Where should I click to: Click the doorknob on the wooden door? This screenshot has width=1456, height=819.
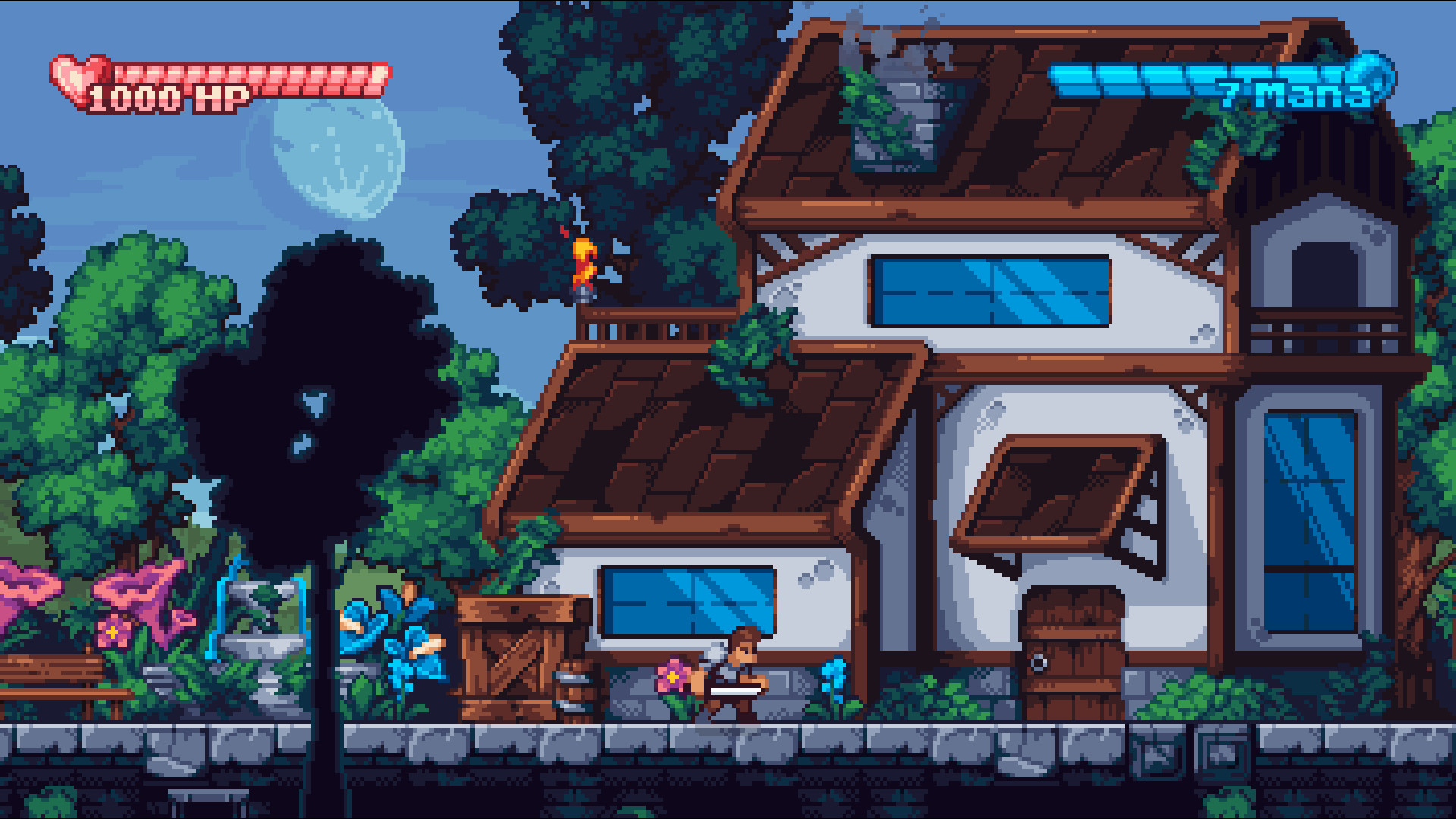[1038, 662]
